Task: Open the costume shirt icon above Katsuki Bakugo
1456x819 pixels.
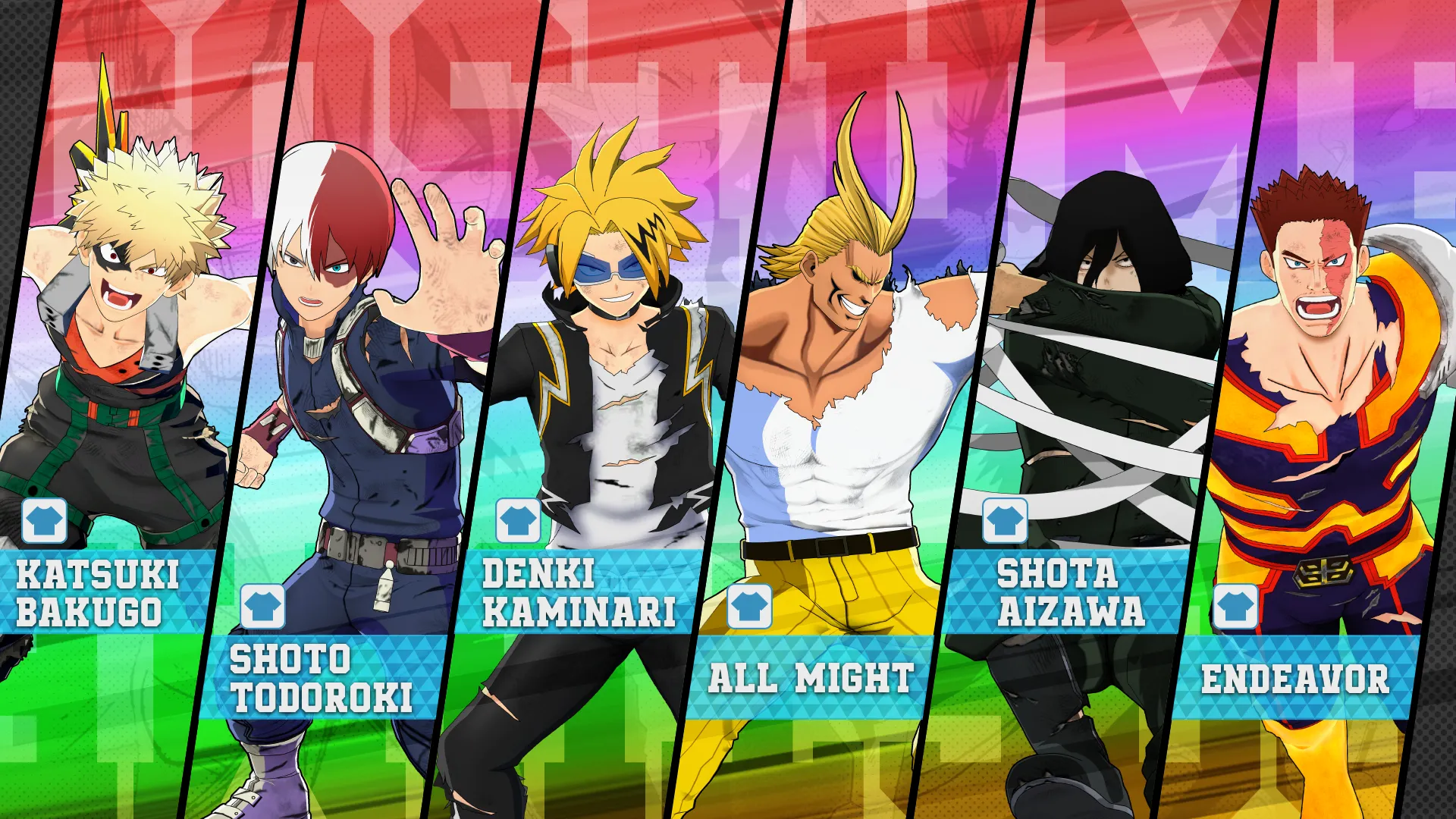Action: point(45,521)
